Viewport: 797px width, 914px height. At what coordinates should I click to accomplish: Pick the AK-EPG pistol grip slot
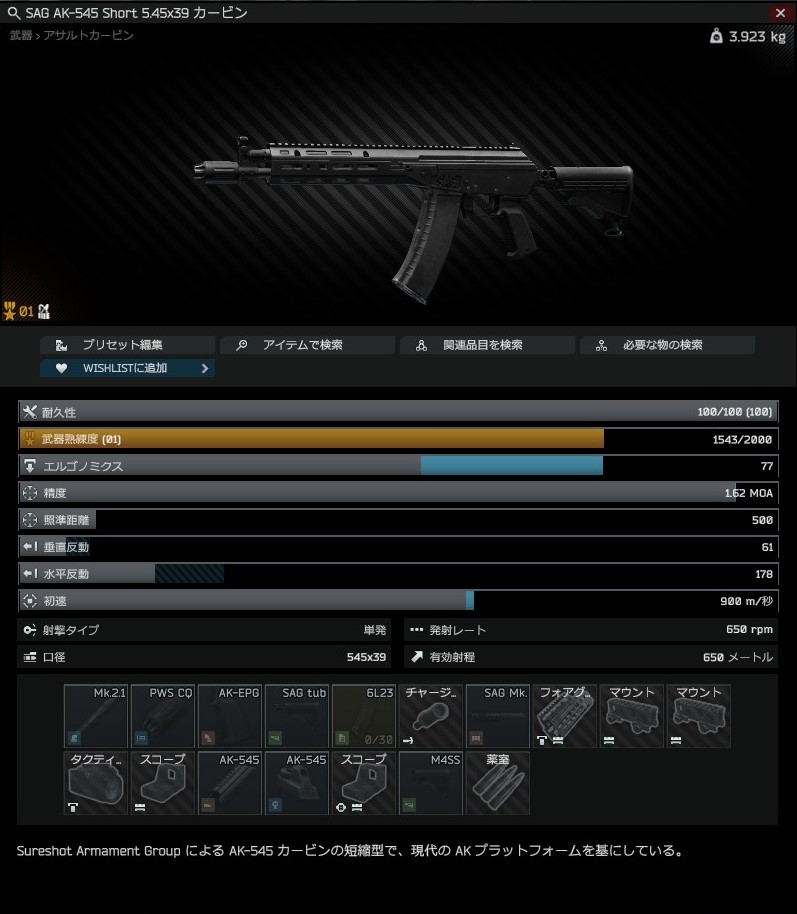point(230,716)
